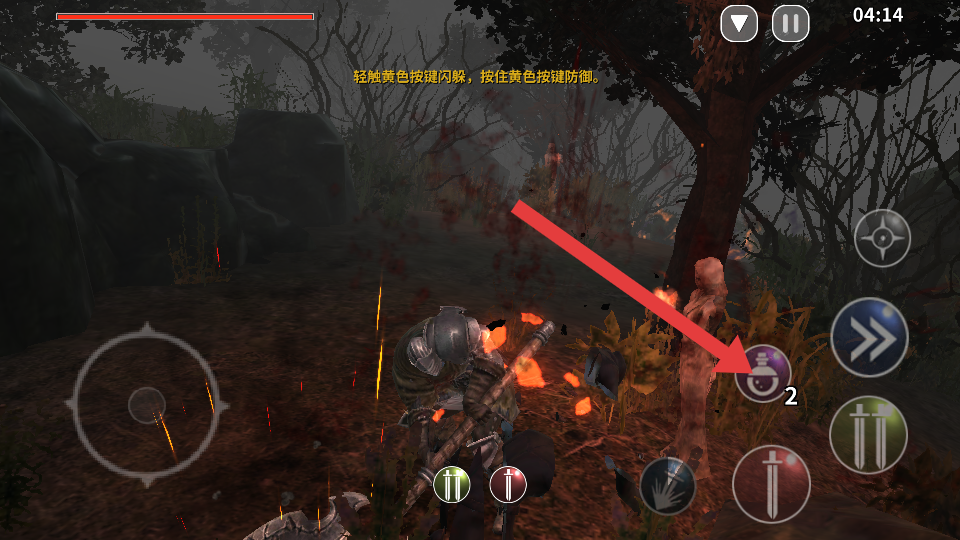Pause the game
This screenshot has height=540, width=960.
pyautogui.click(x=790, y=23)
